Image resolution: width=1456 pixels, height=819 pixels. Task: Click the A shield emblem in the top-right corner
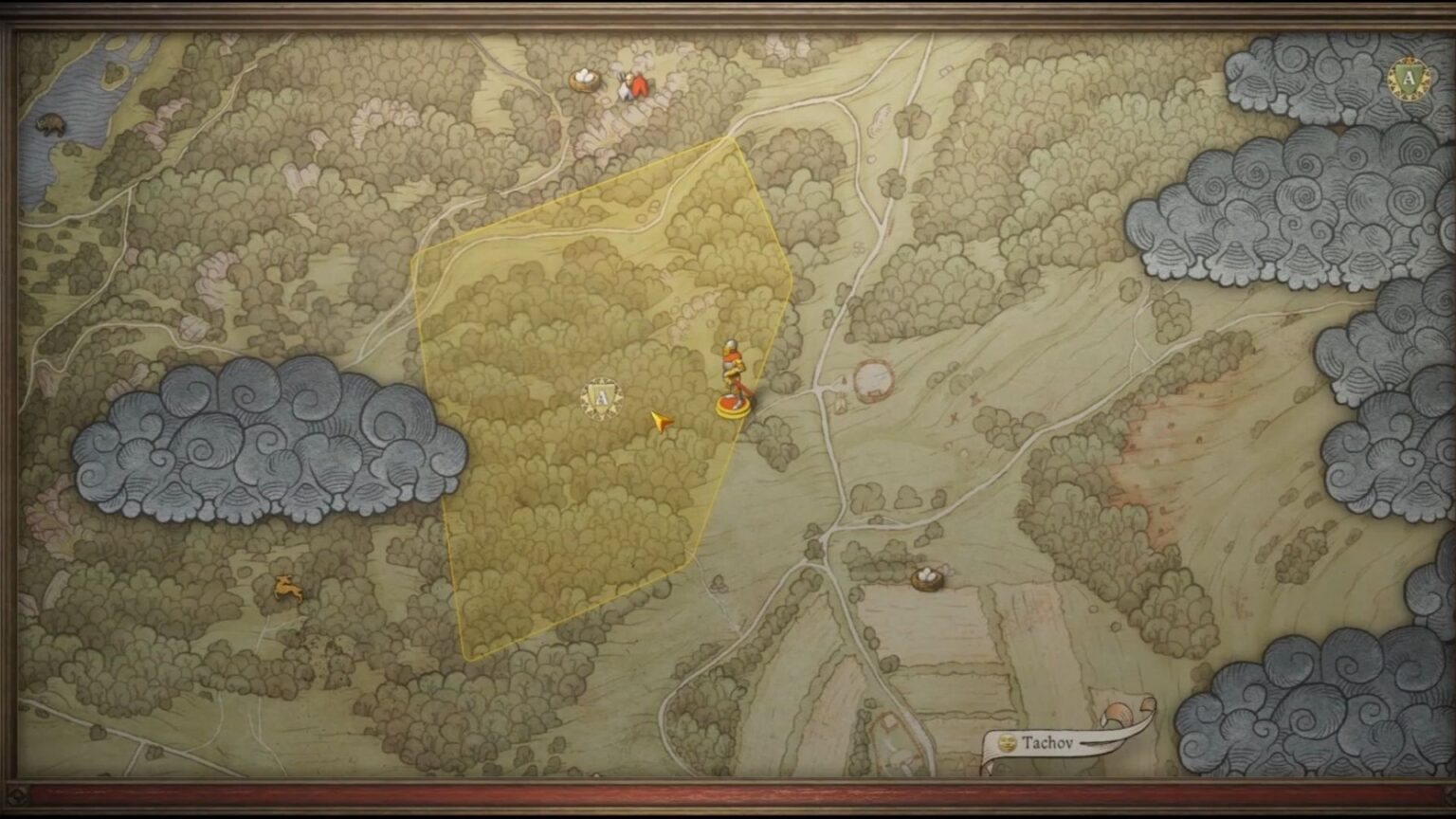[x=1410, y=78]
